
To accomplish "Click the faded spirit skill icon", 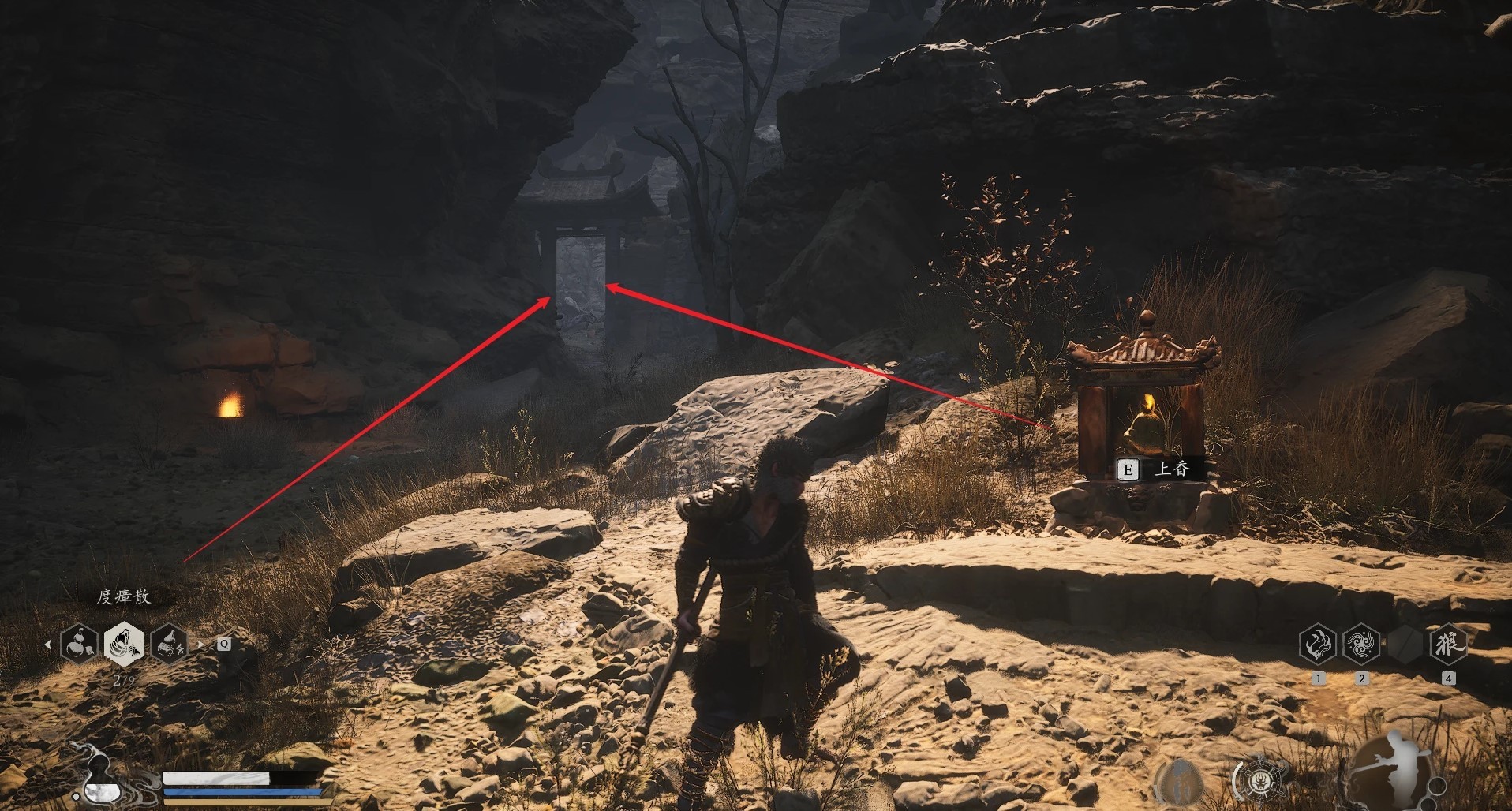I will click(1180, 780).
